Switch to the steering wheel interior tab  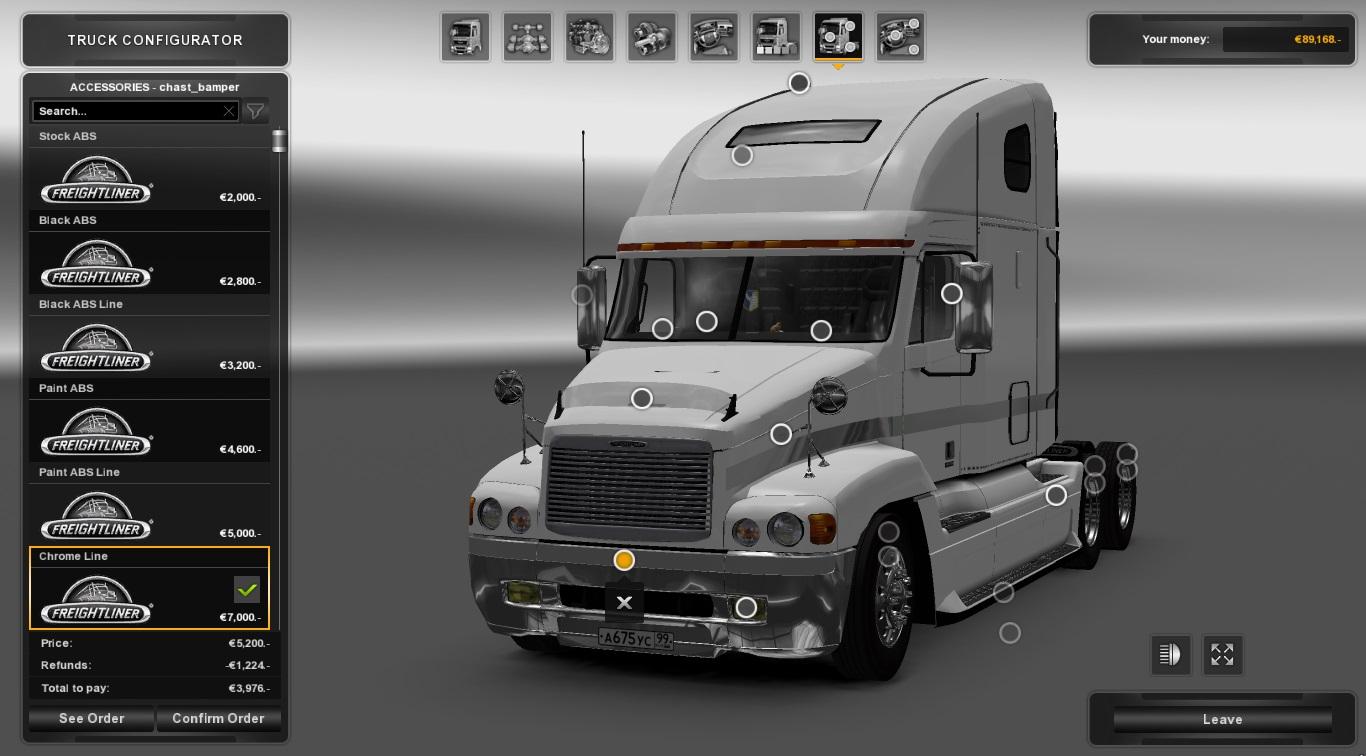tap(713, 37)
